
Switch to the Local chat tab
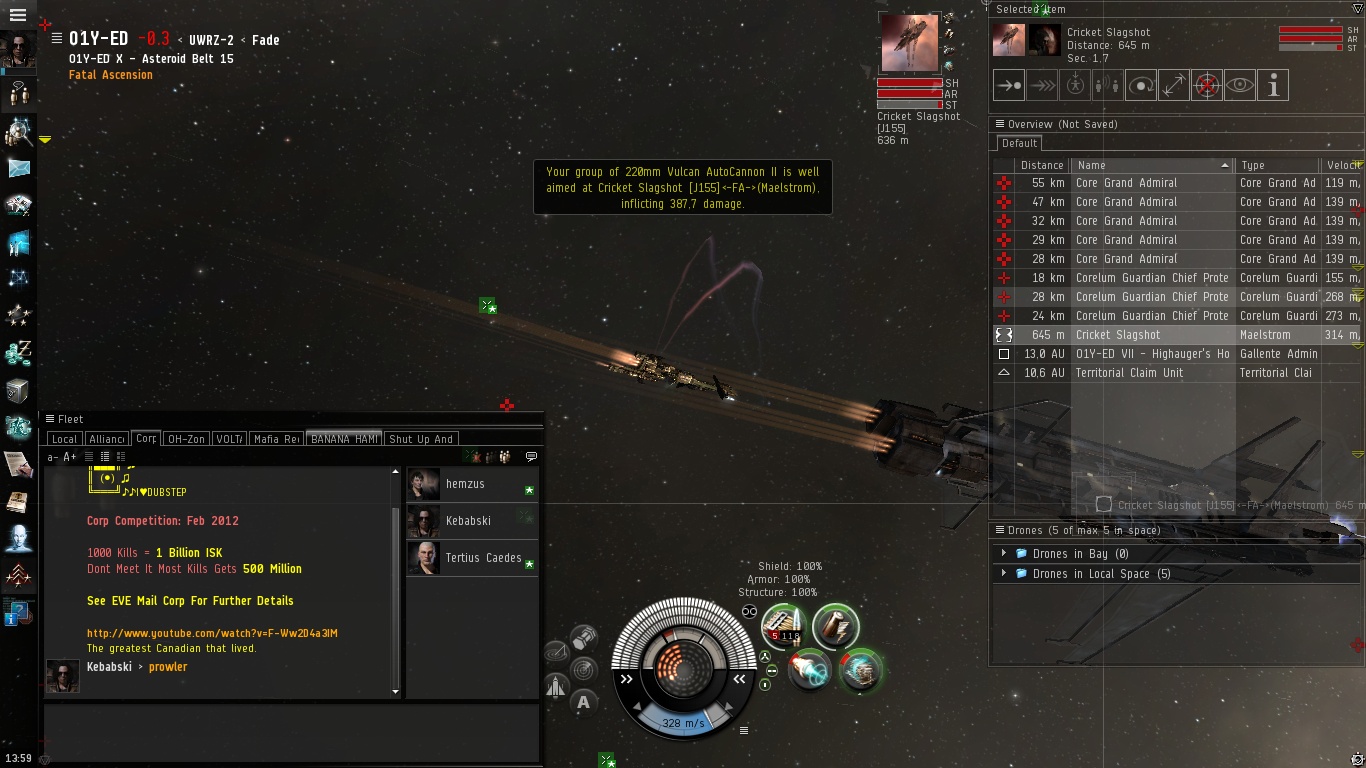[64, 439]
